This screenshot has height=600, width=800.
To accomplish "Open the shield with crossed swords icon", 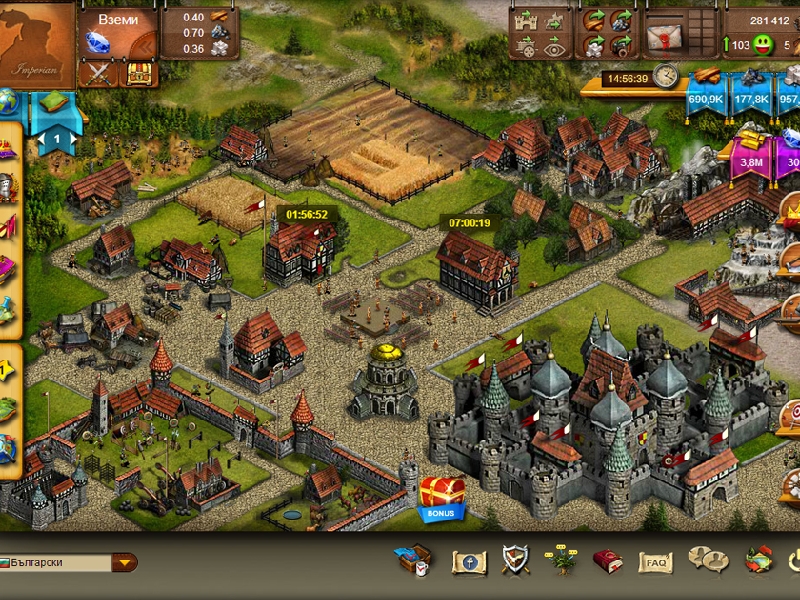I will (x=515, y=561).
